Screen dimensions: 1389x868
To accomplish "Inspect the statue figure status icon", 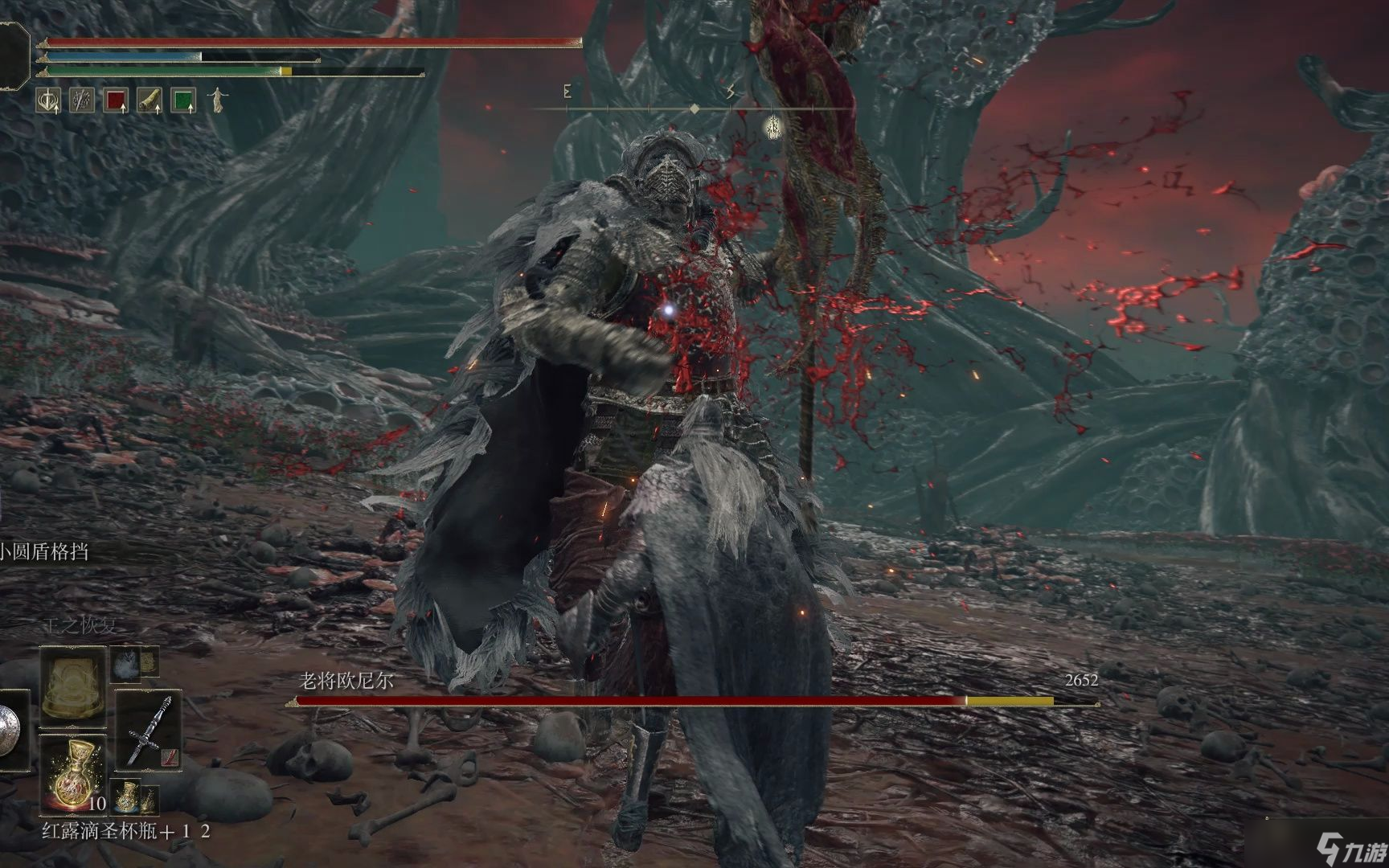I will tap(217, 100).
